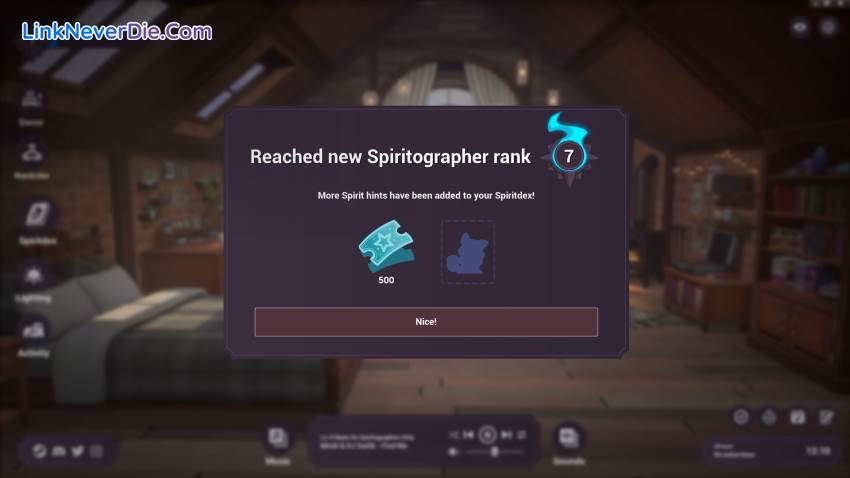850x478 pixels.
Task: Open the Activity menu in the sidebar
Action: [33, 332]
